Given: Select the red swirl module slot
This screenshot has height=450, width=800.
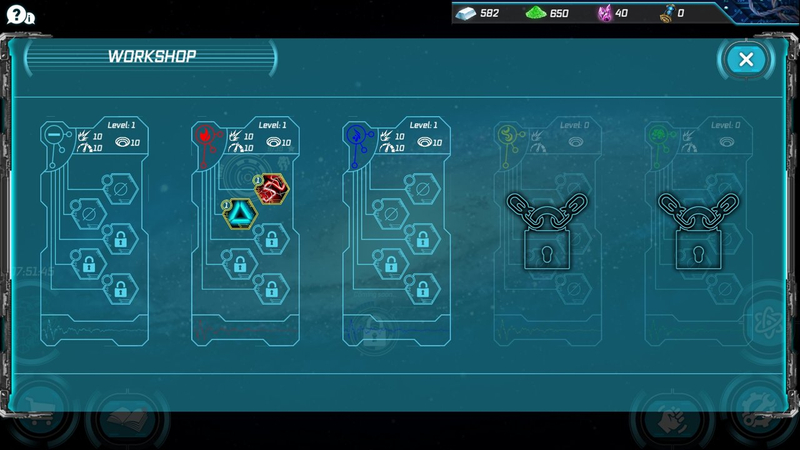Looking at the screenshot, I should (x=271, y=188).
